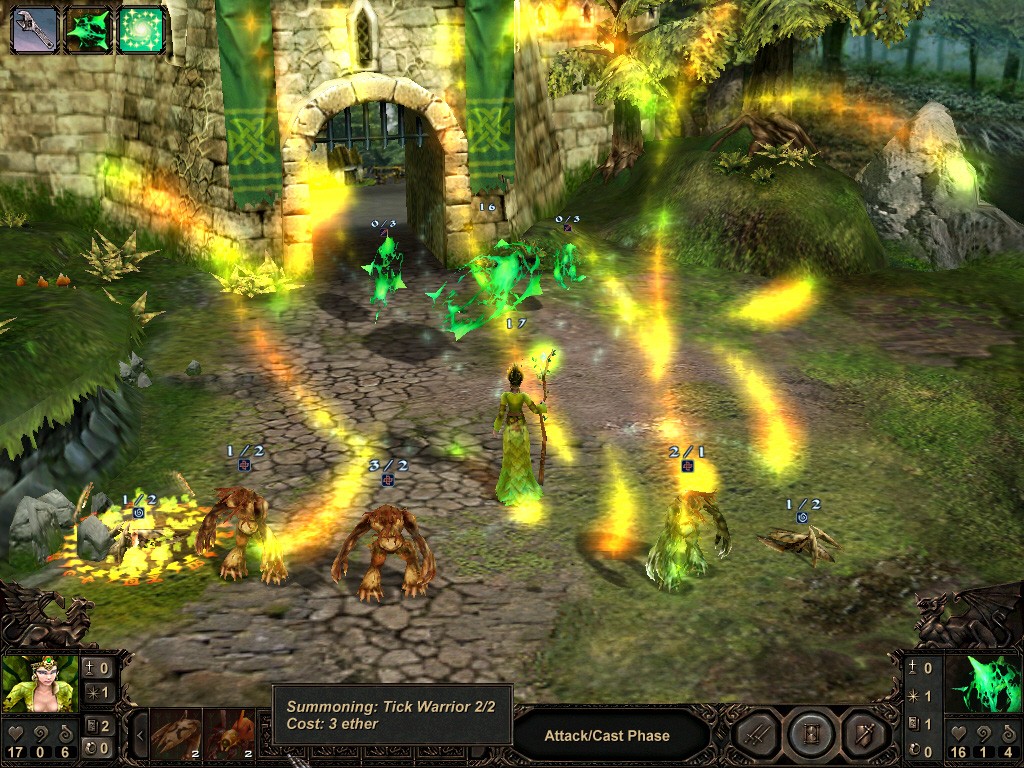Click the green-clad sorceress player portrait
The image size is (1024, 768).
click(40, 683)
